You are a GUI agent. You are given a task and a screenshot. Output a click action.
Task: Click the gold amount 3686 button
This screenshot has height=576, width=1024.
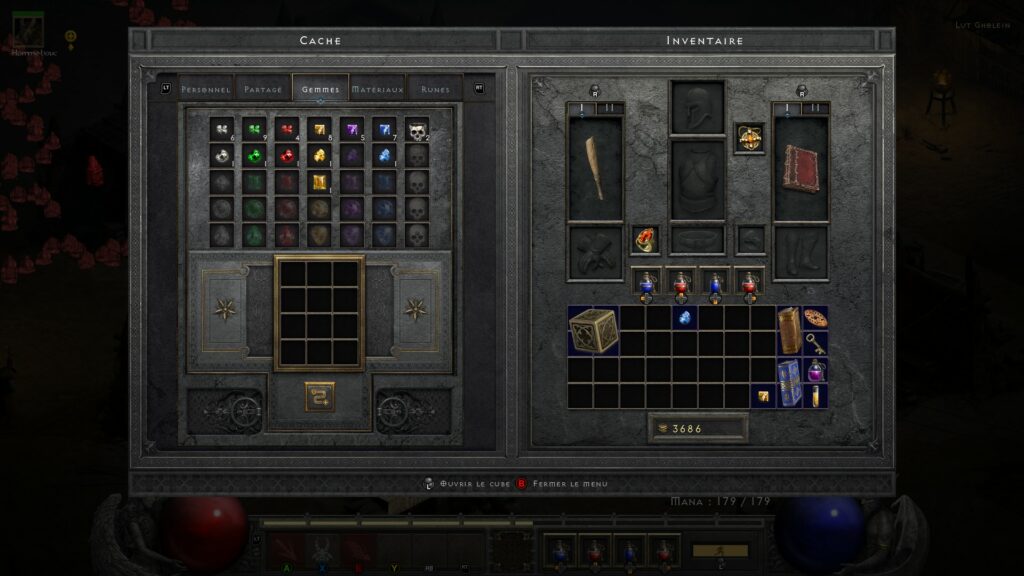[x=697, y=428]
